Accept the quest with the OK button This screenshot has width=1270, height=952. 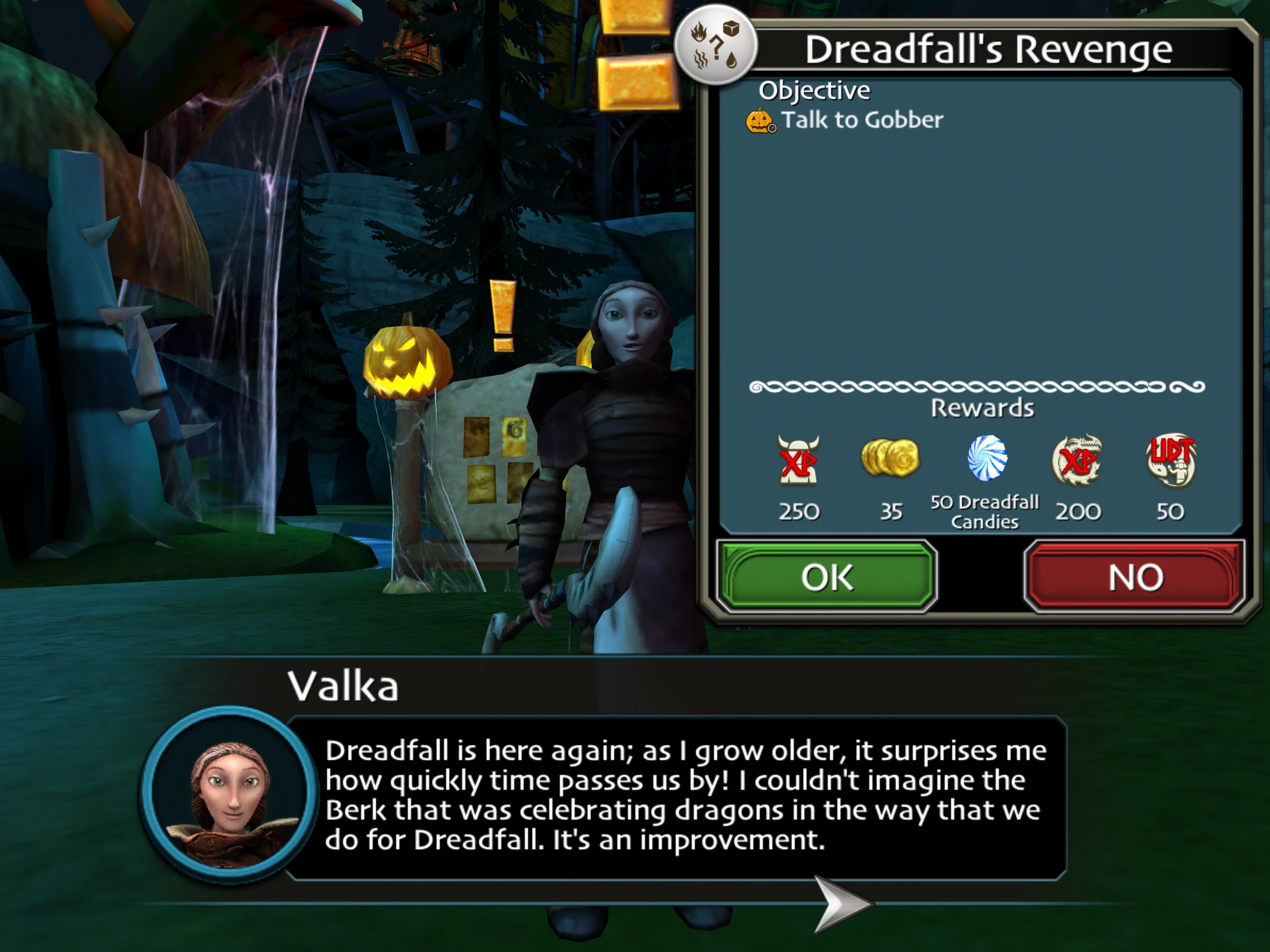click(825, 576)
